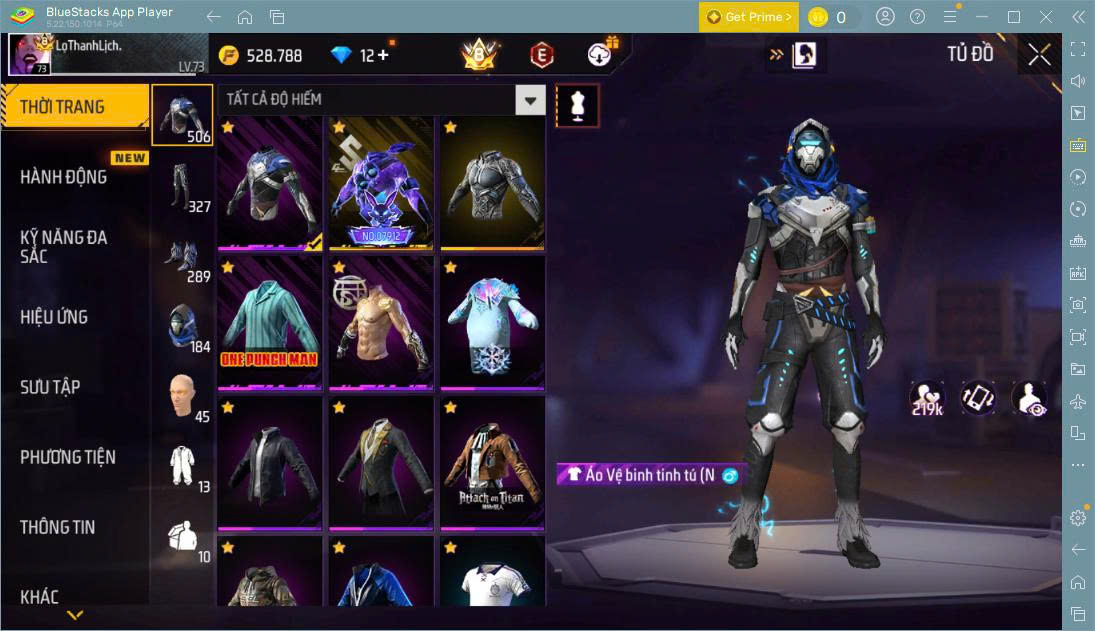Image resolution: width=1095 pixels, height=631 pixels.
Task: Toggle the mannequin preview button
Action: click(577, 105)
